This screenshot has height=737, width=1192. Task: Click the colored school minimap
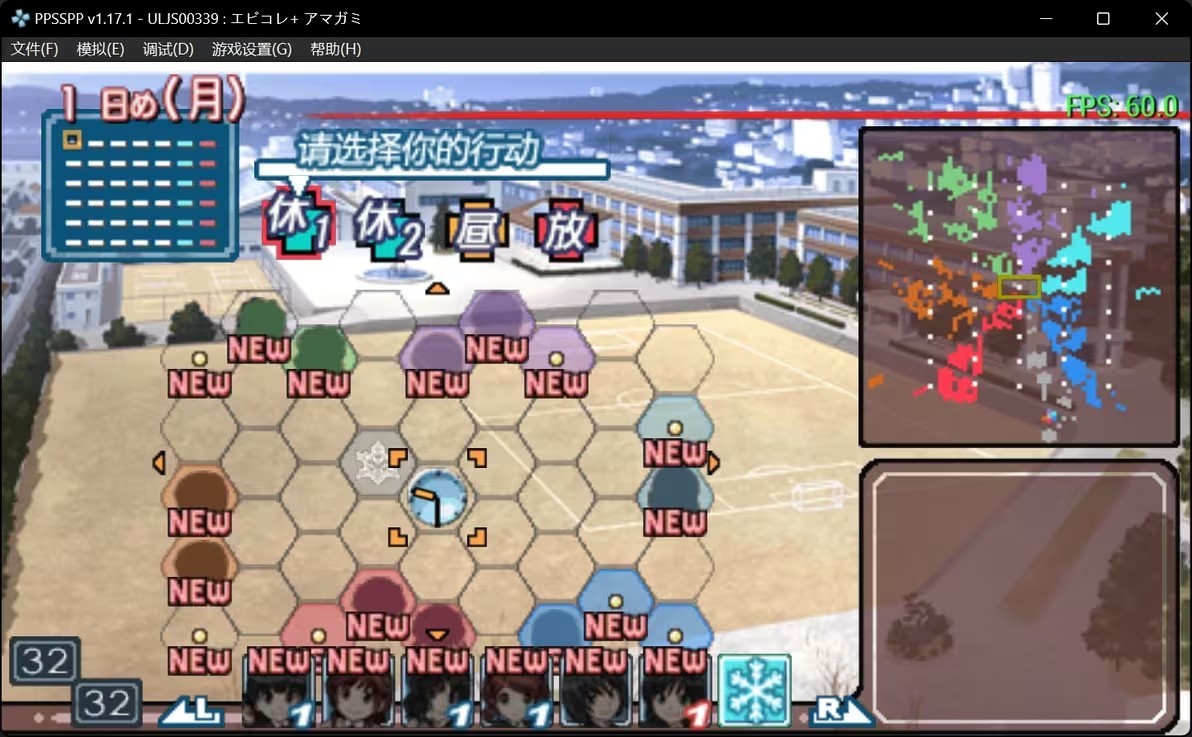tap(1018, 287)
